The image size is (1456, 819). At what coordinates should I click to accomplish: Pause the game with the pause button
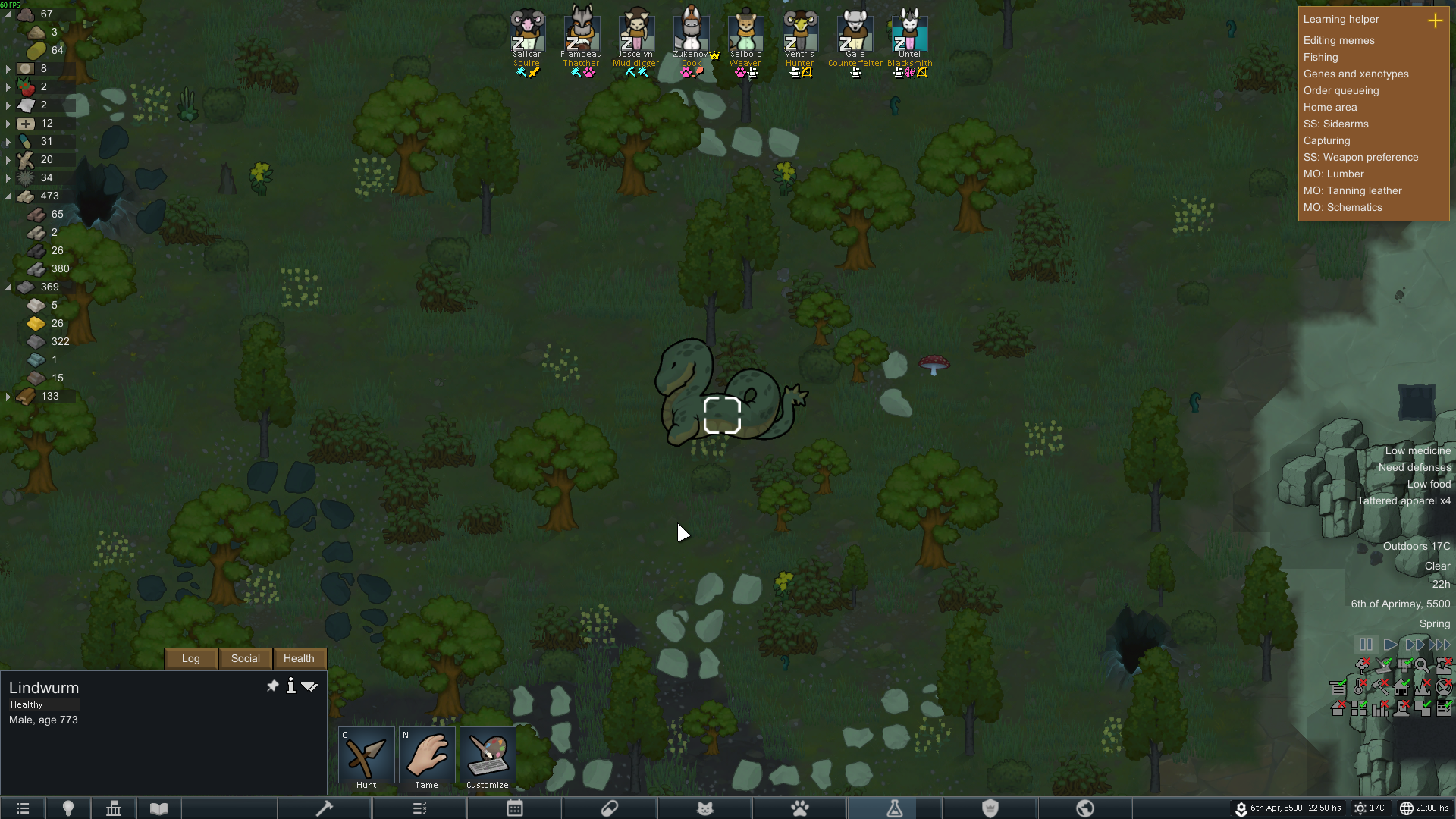tap(1366, 644)
